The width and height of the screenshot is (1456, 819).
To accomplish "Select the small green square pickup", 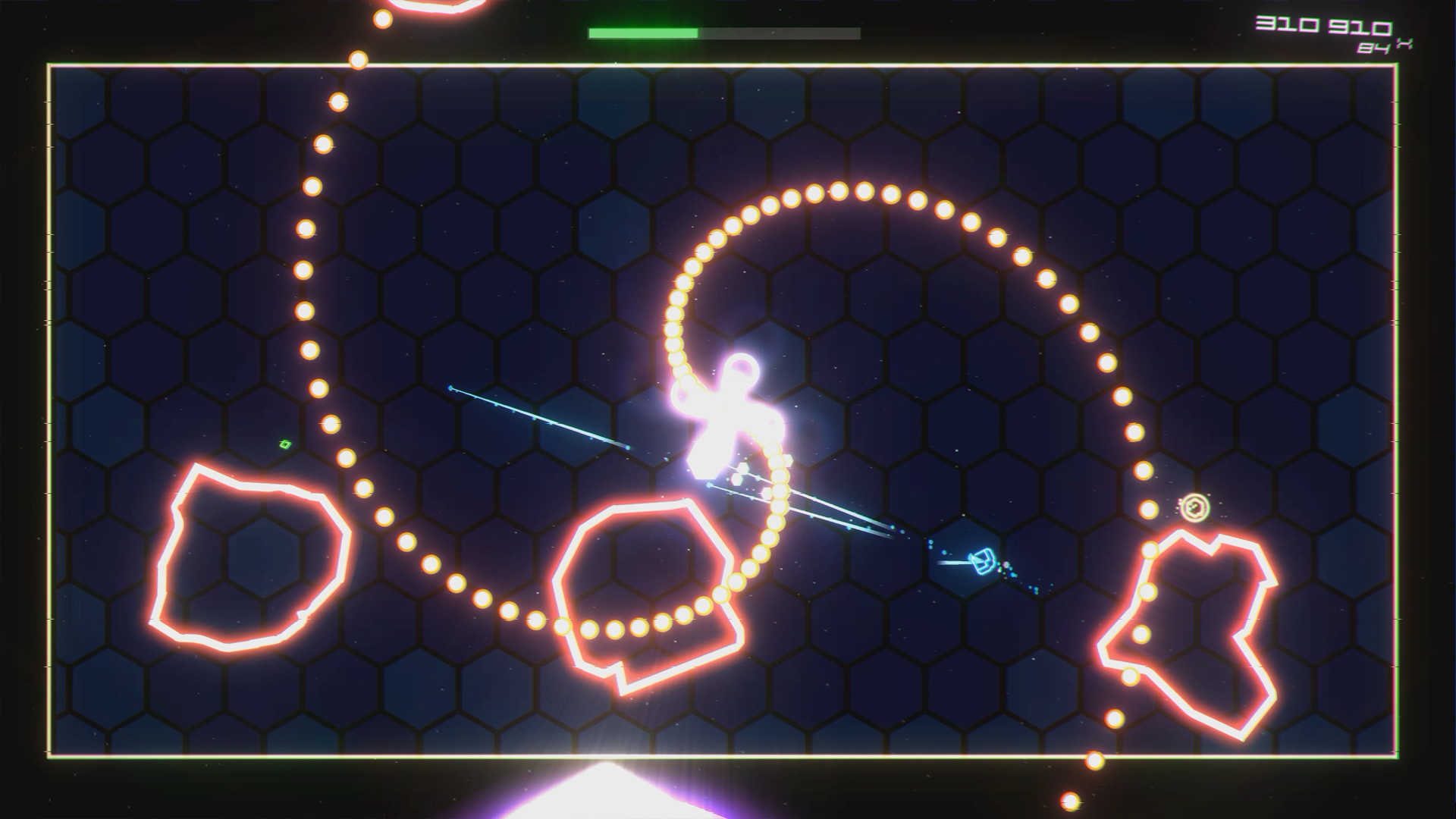I will [x=287, y=445].
